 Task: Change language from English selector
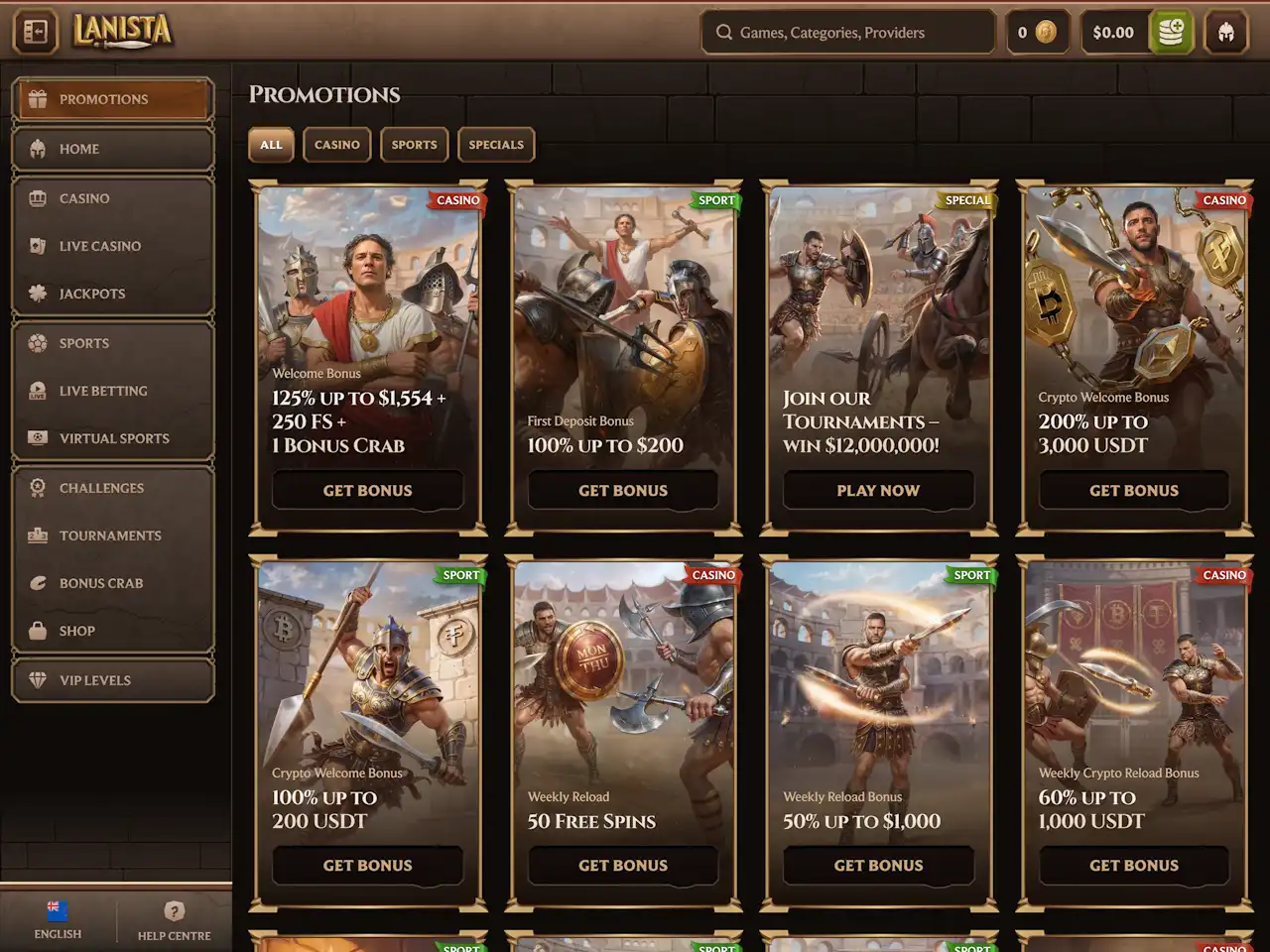[58, 919]
